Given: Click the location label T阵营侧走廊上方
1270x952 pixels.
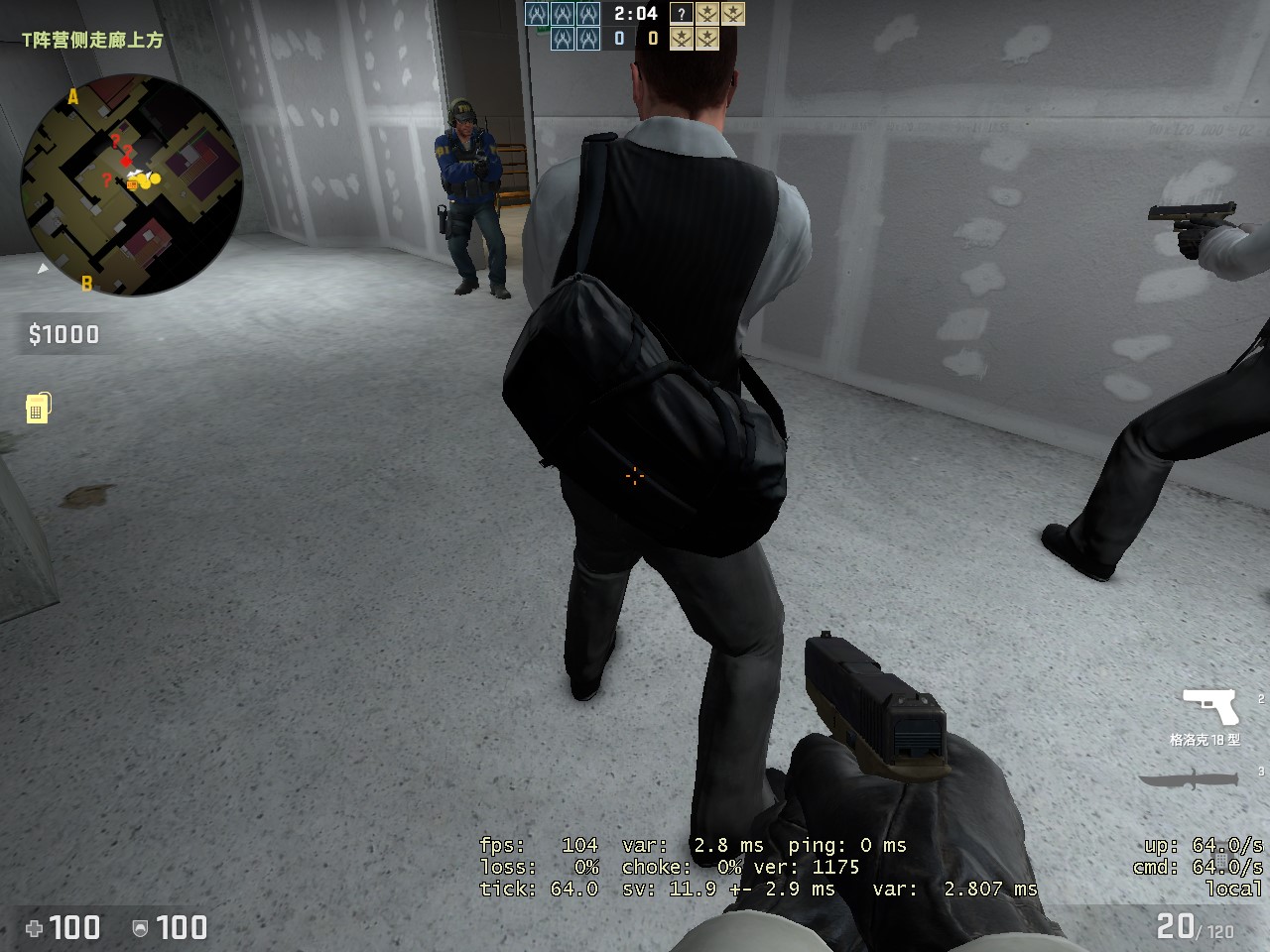Looking at the screenshot, I should [91, 41].
